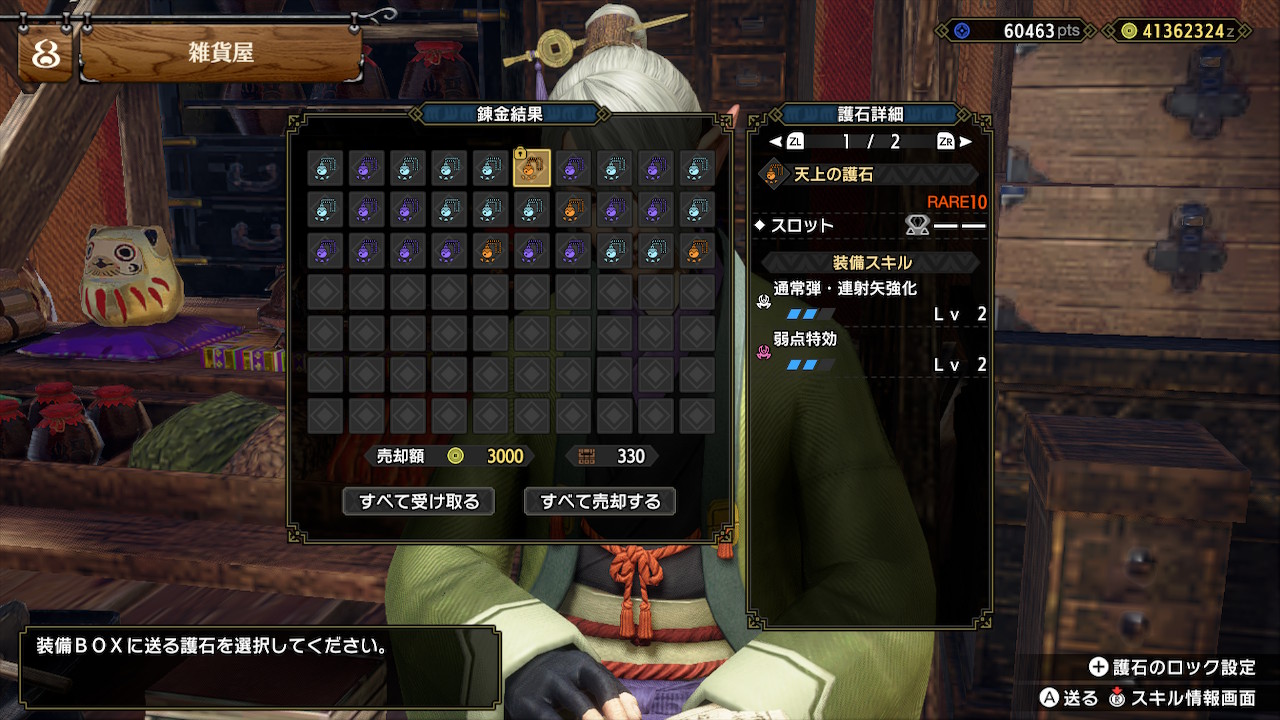Click the zenny coin icon beside the sale price
This screenshot has width=1280, height=720.
457,456
